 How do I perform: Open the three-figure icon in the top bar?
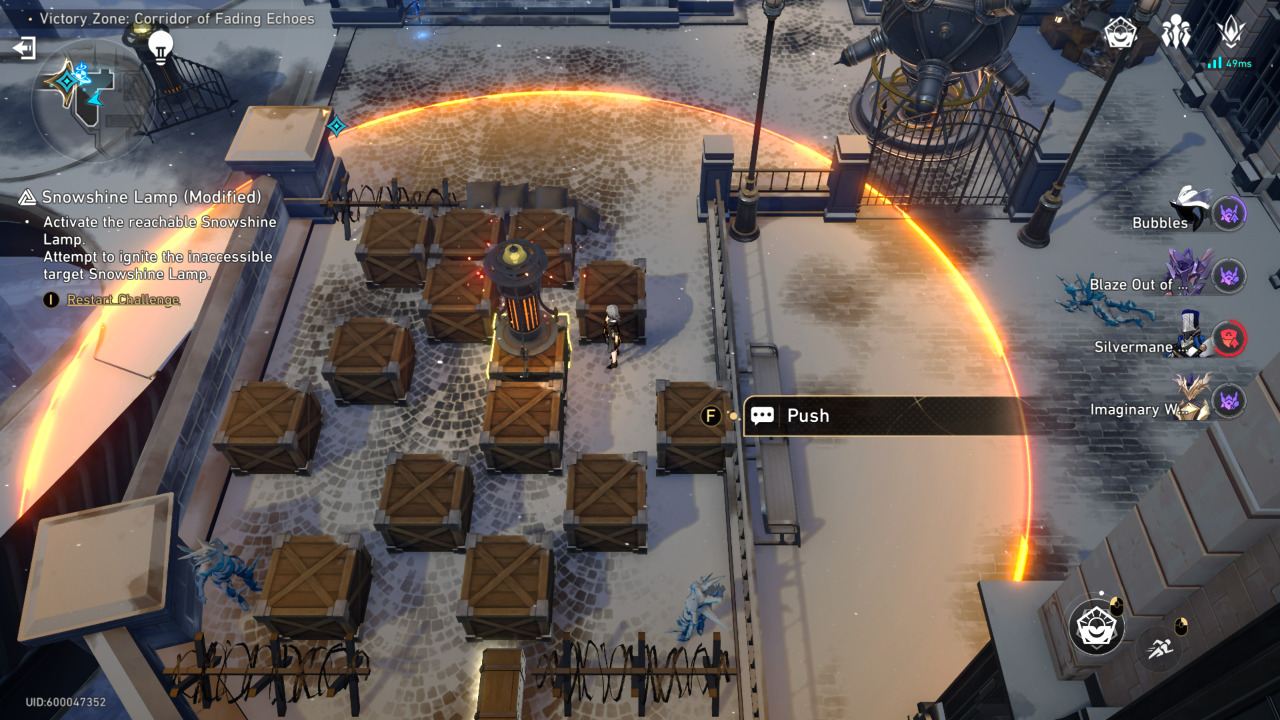pyautogui.click(x=1176, y=33)
